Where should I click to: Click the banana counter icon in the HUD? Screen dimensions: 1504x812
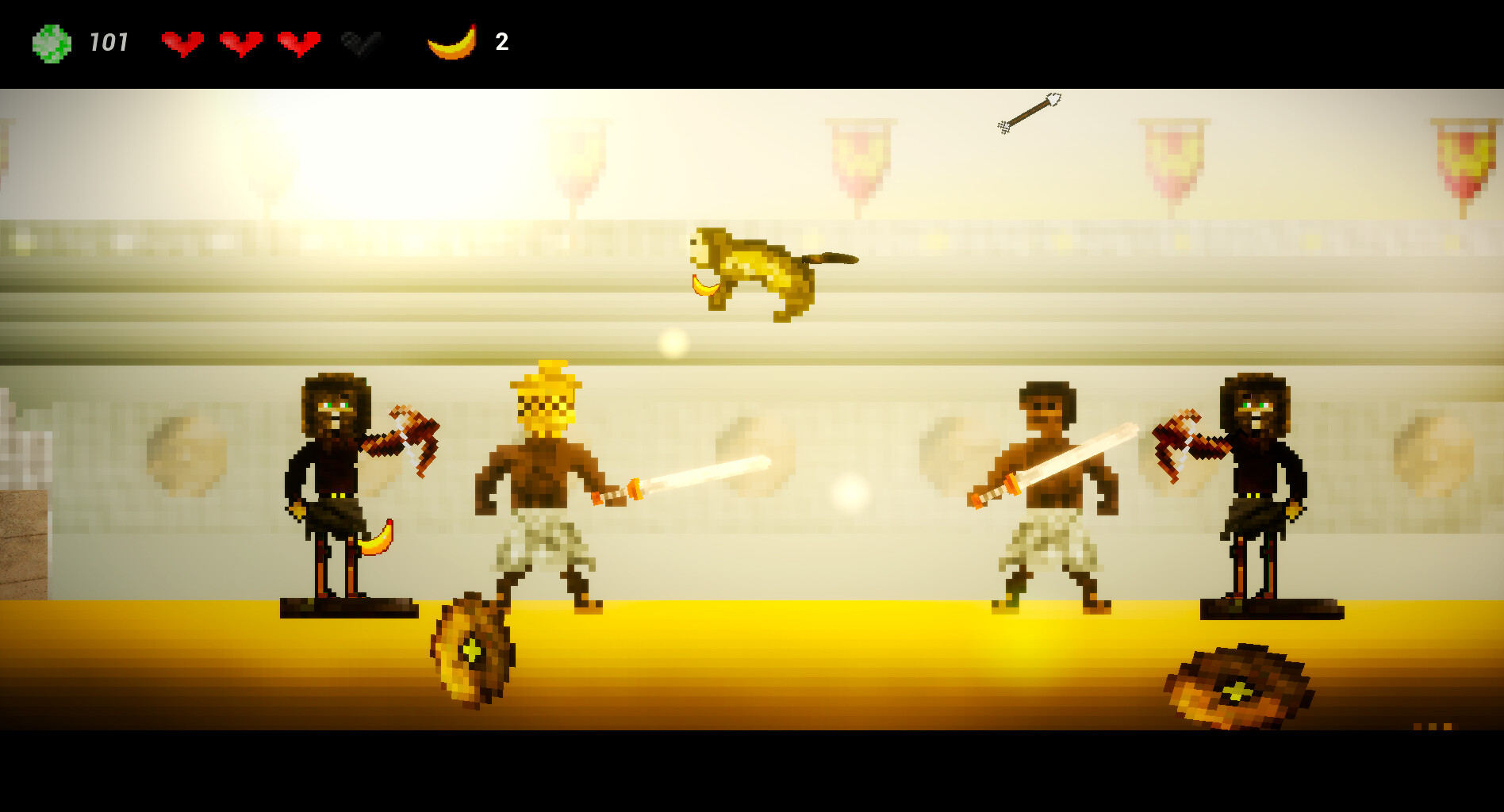tap(451, 43)
